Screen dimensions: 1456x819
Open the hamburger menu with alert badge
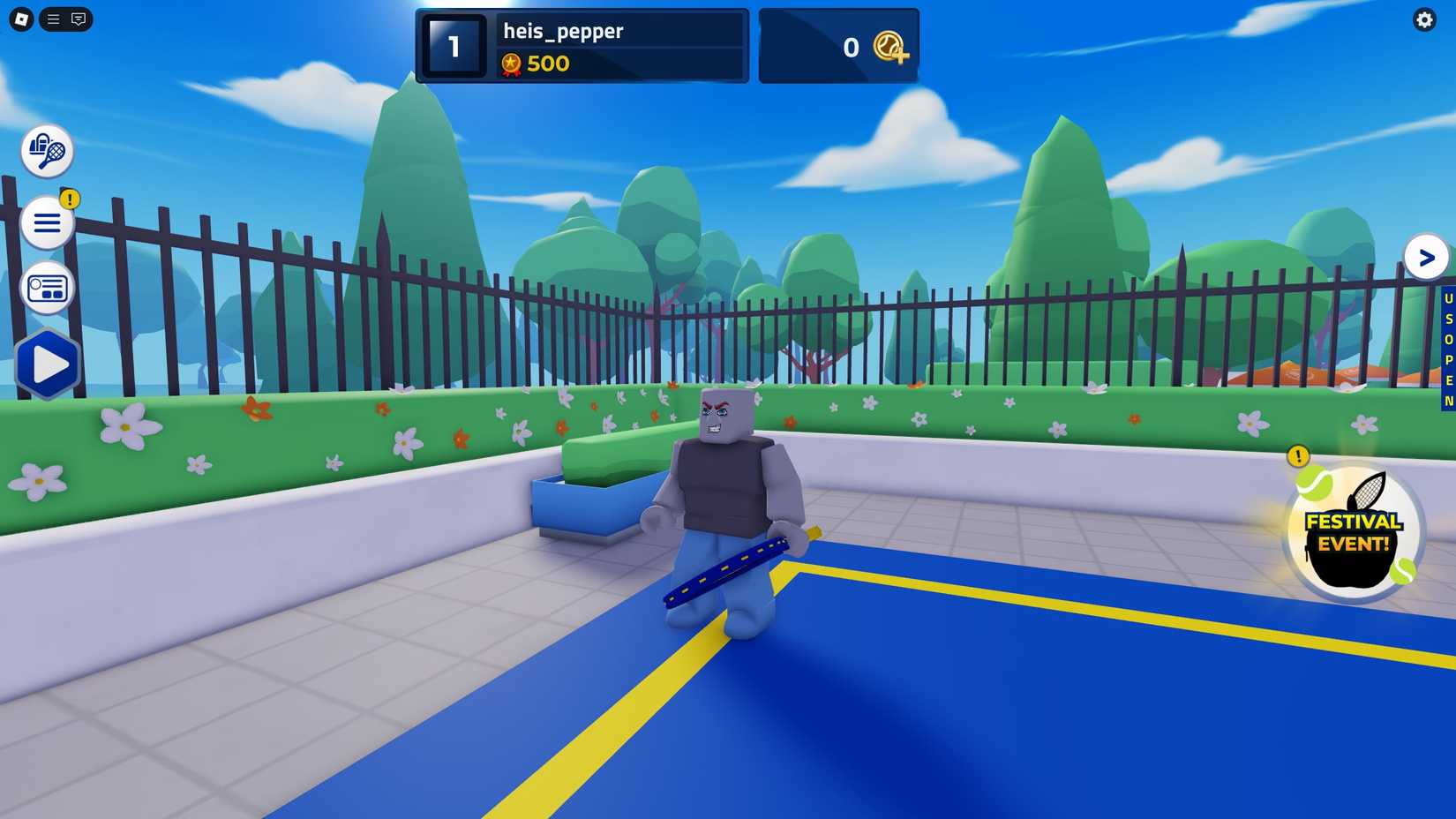tap(48, 222)
